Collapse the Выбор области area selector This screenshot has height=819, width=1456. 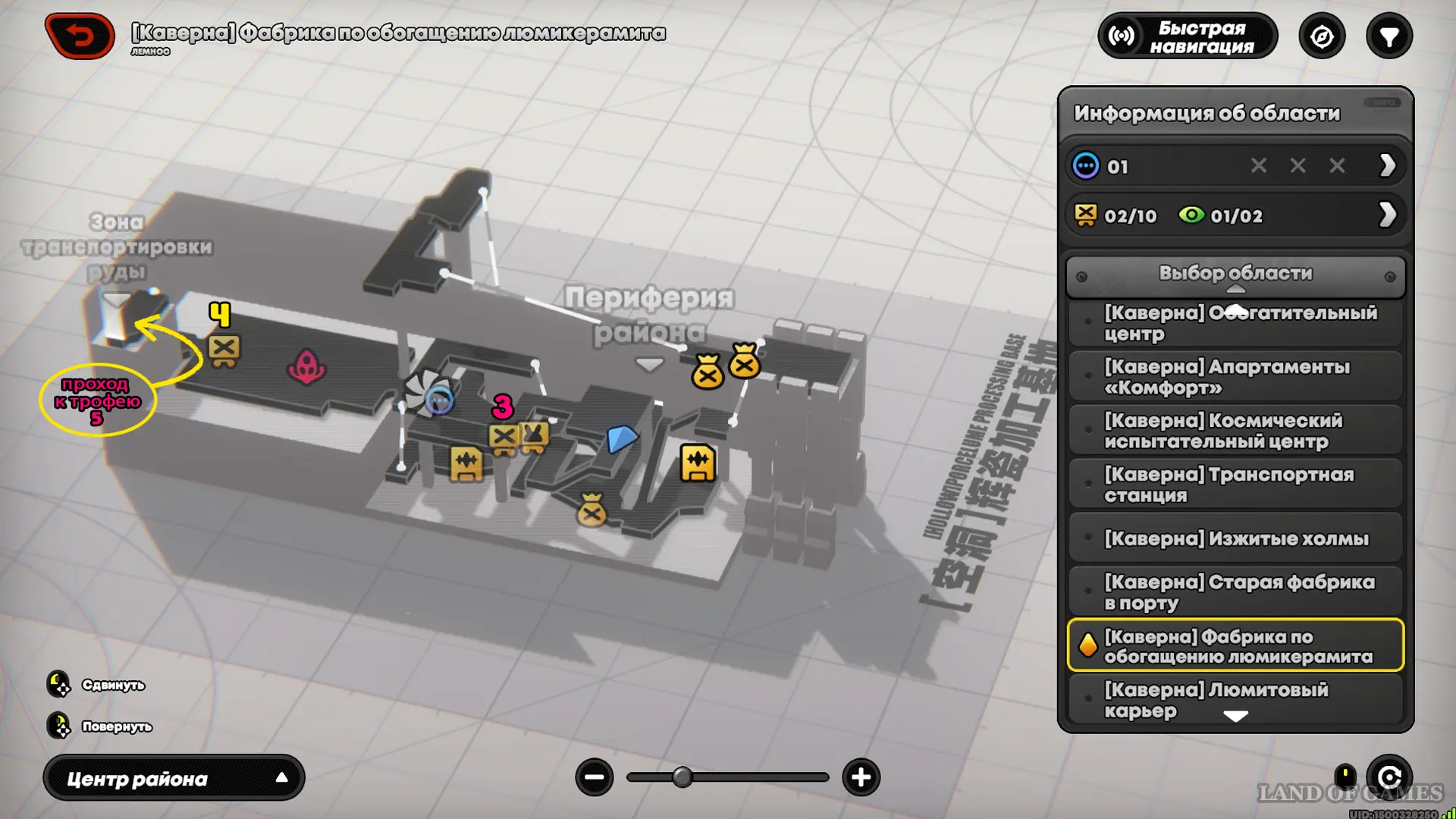[x=1235, y=275]
